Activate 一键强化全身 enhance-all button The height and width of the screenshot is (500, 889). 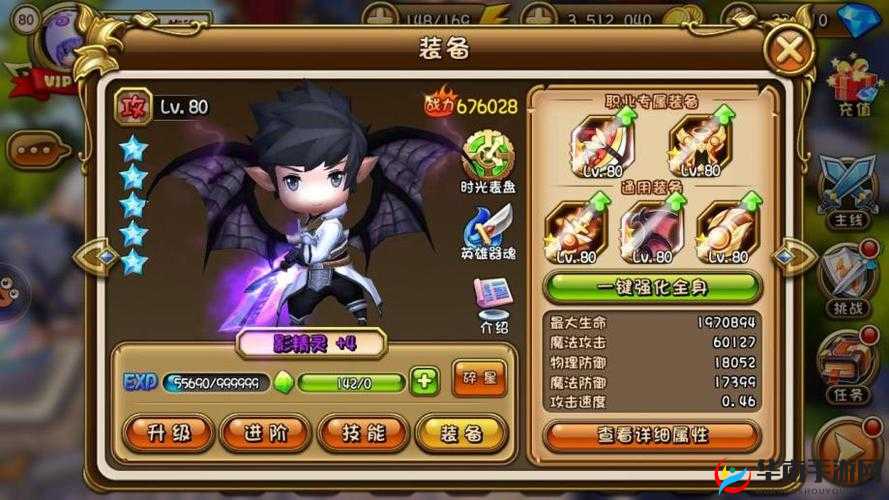653,287
